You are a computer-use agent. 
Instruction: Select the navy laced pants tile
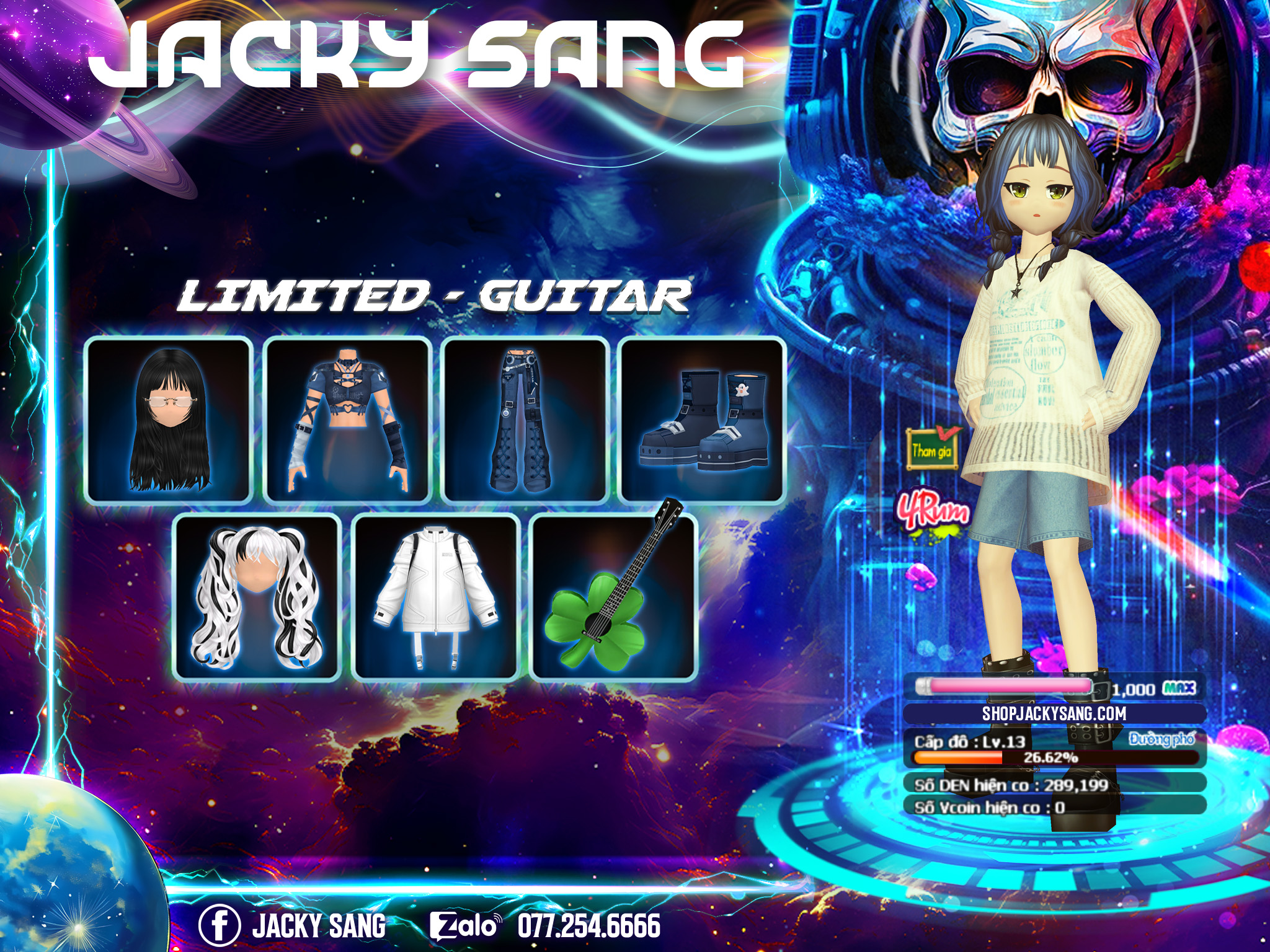525,420
